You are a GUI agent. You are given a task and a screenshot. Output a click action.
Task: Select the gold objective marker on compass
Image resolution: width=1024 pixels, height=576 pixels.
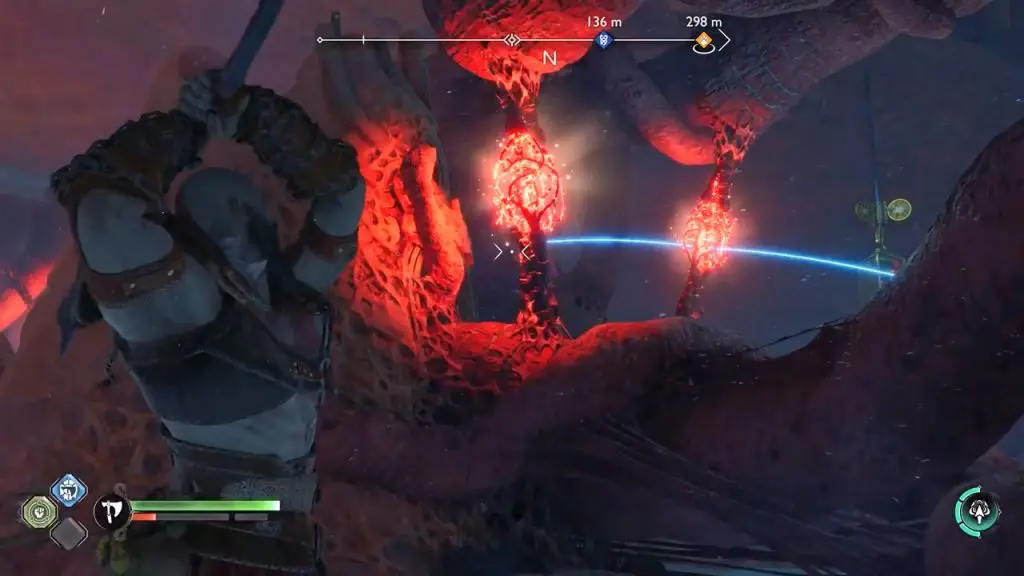click(x=704, y=41)
